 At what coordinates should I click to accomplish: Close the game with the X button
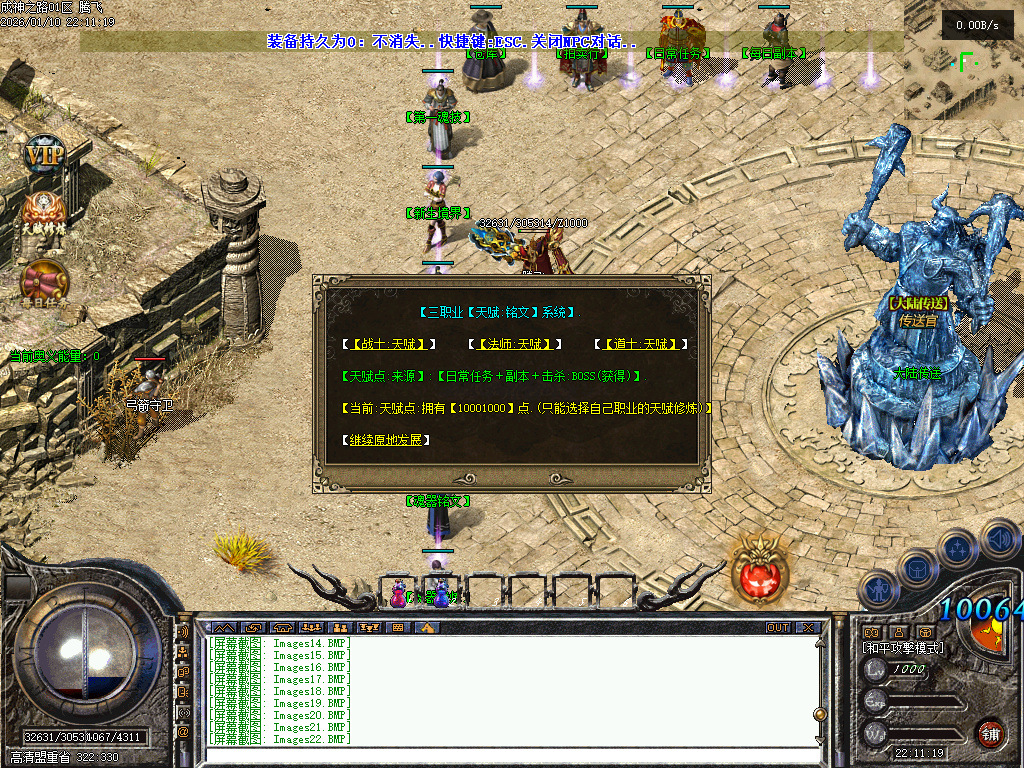(x=807, y=628)
